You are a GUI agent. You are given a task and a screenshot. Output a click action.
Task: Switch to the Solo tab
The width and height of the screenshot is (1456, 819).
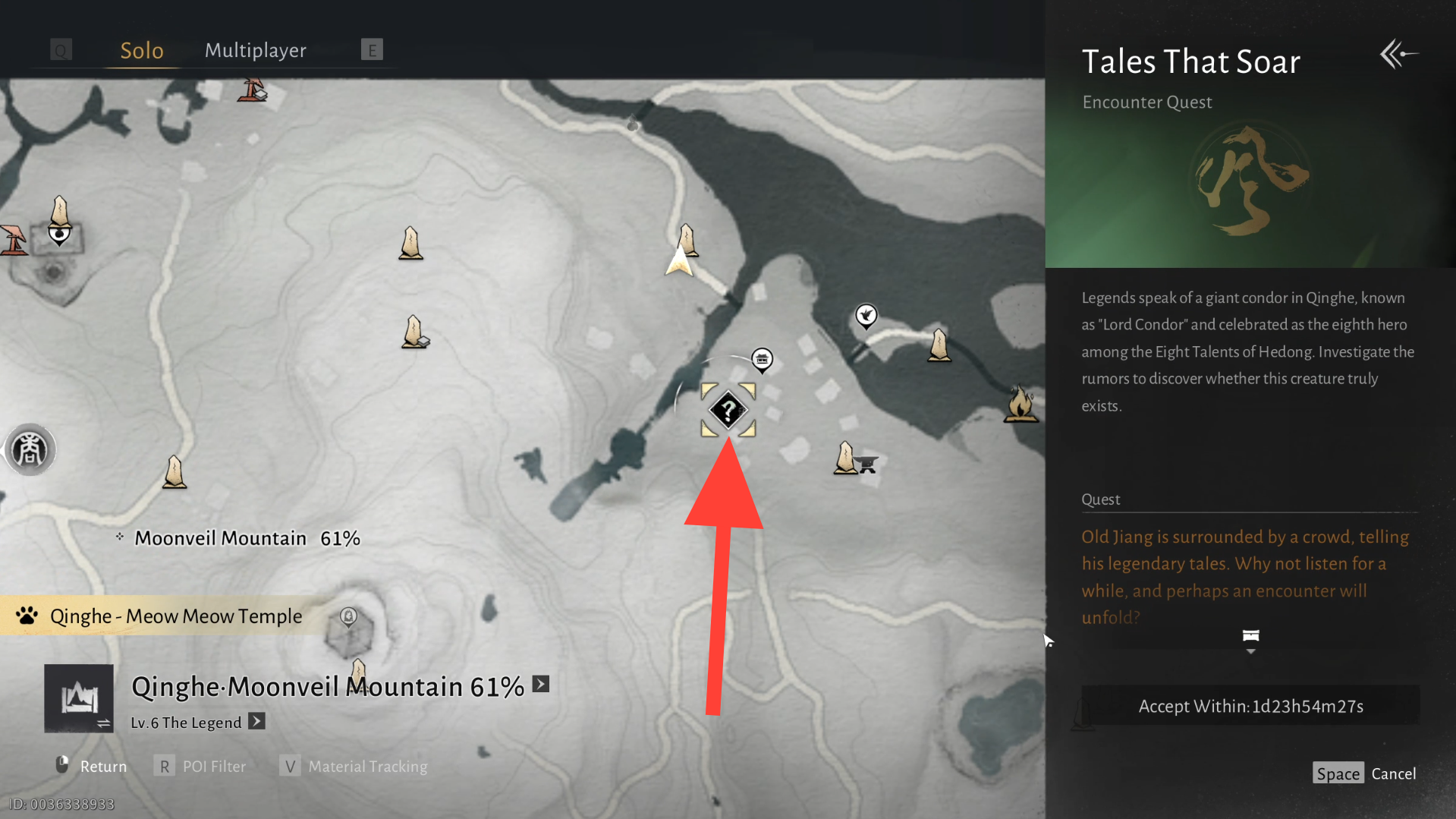(142, 50)
